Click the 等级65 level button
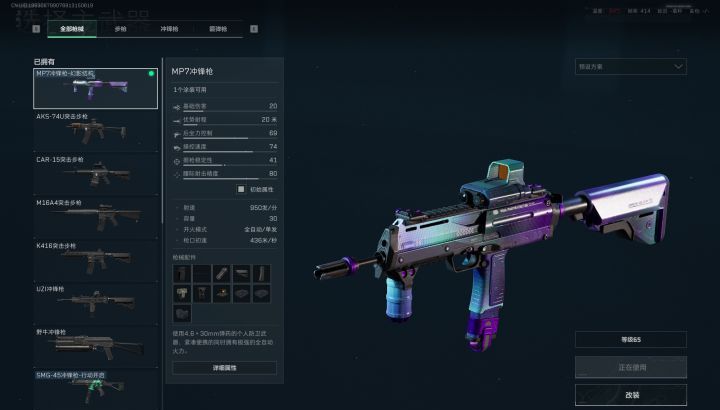This screenshot has width=720, height=410. coord(630,340)
